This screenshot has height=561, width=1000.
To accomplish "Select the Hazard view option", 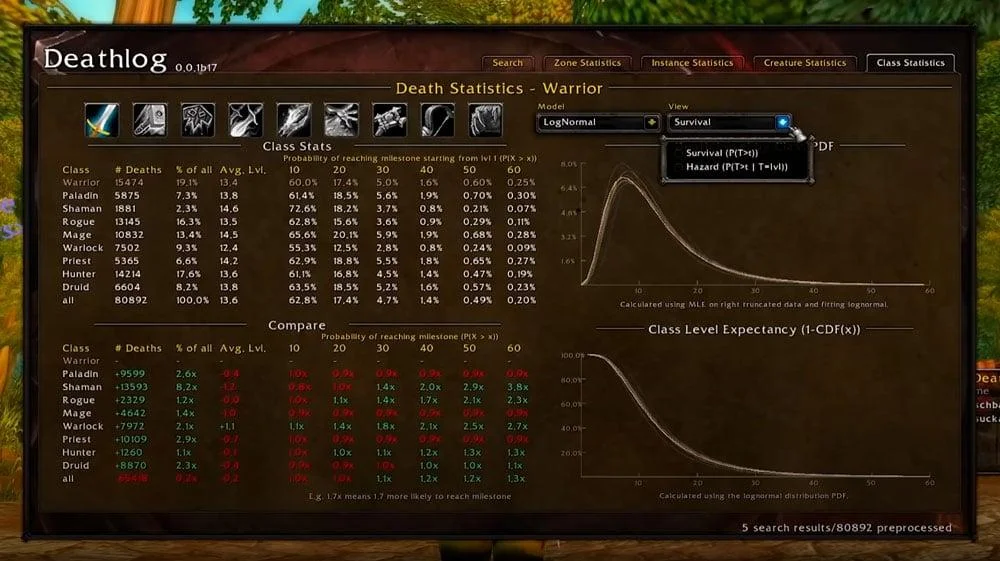I will coord(737,167).
